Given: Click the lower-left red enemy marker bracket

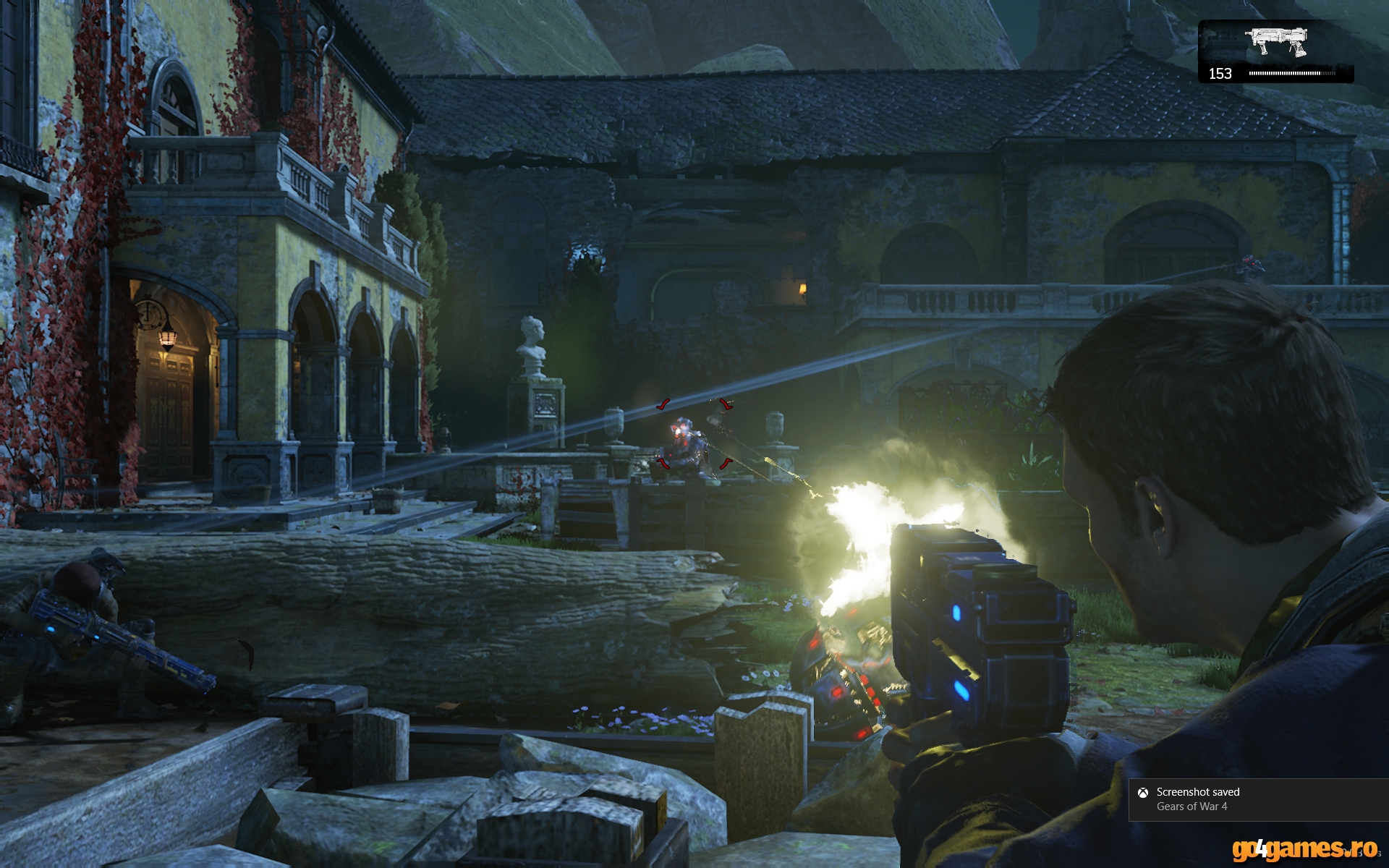Looking at the screenshot, I should 663,464.
